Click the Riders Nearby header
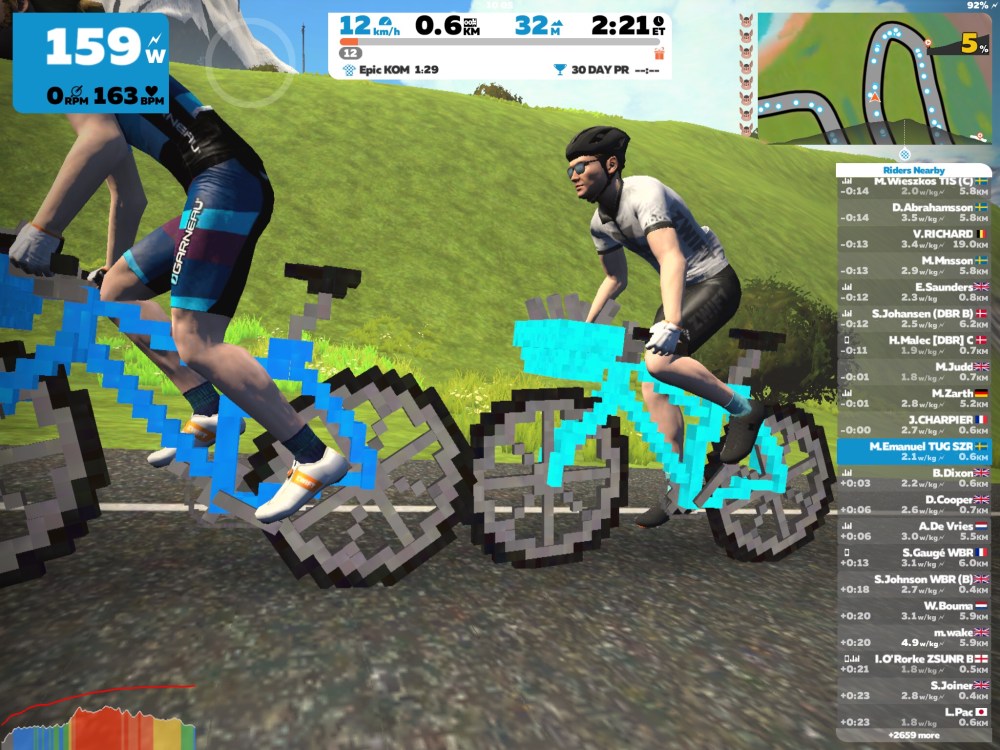1000x750 pixels. coord(913,170)
